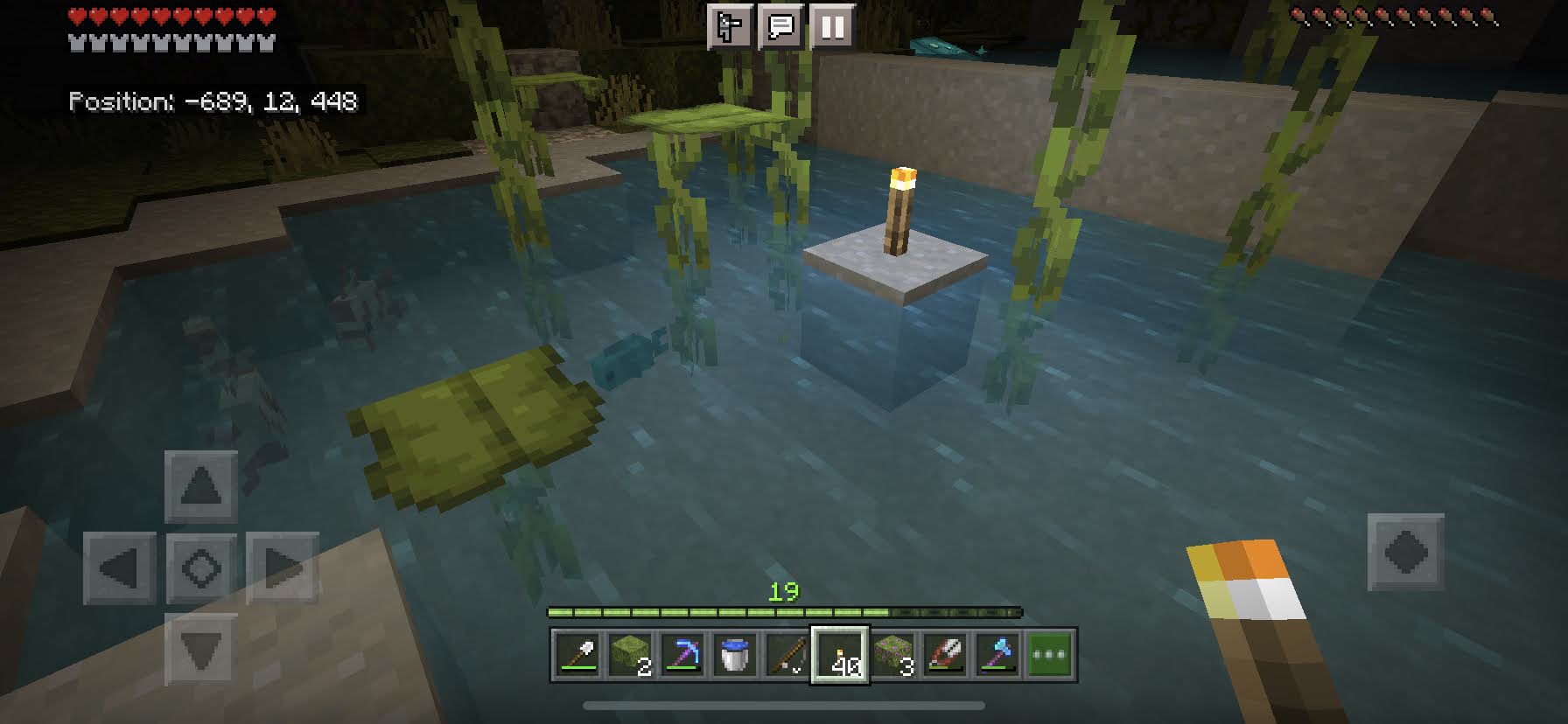
Task: Select the moss block stack of 2
Action: pos(631,654)
